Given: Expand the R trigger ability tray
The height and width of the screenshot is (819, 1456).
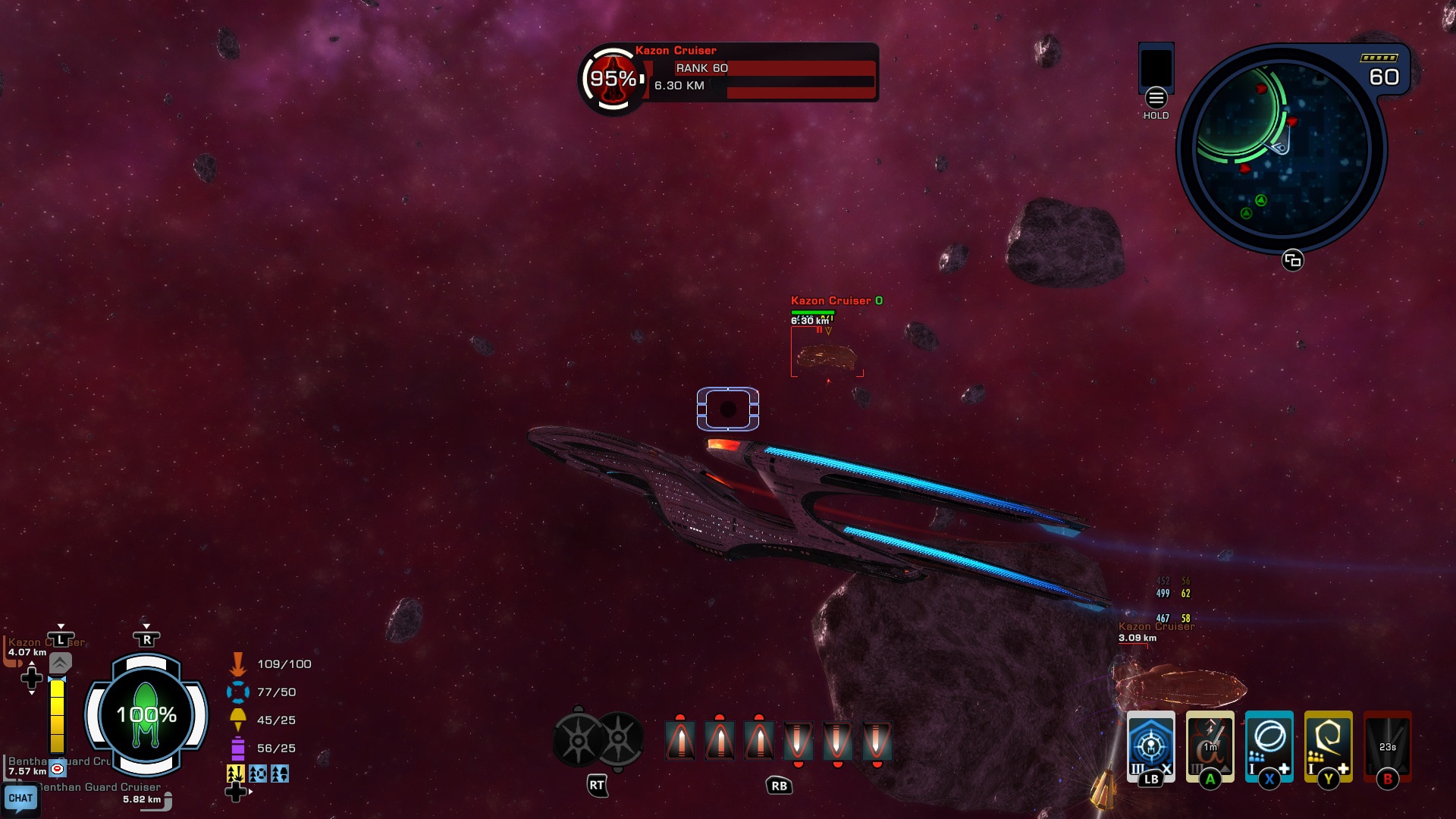Looking at the screenshot, I should coord(146,639).
